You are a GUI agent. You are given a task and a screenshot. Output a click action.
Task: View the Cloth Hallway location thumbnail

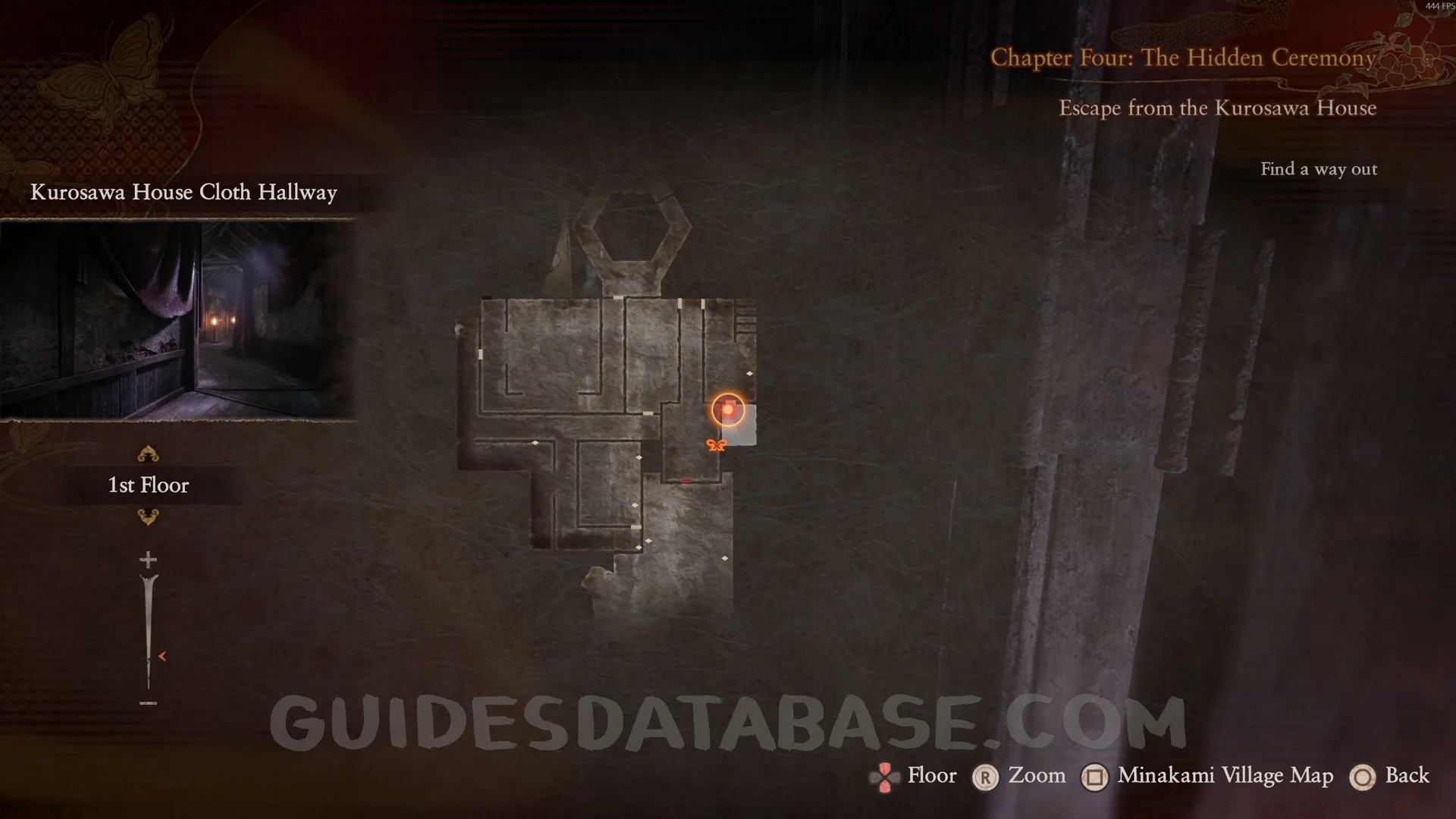pos(177,319)
